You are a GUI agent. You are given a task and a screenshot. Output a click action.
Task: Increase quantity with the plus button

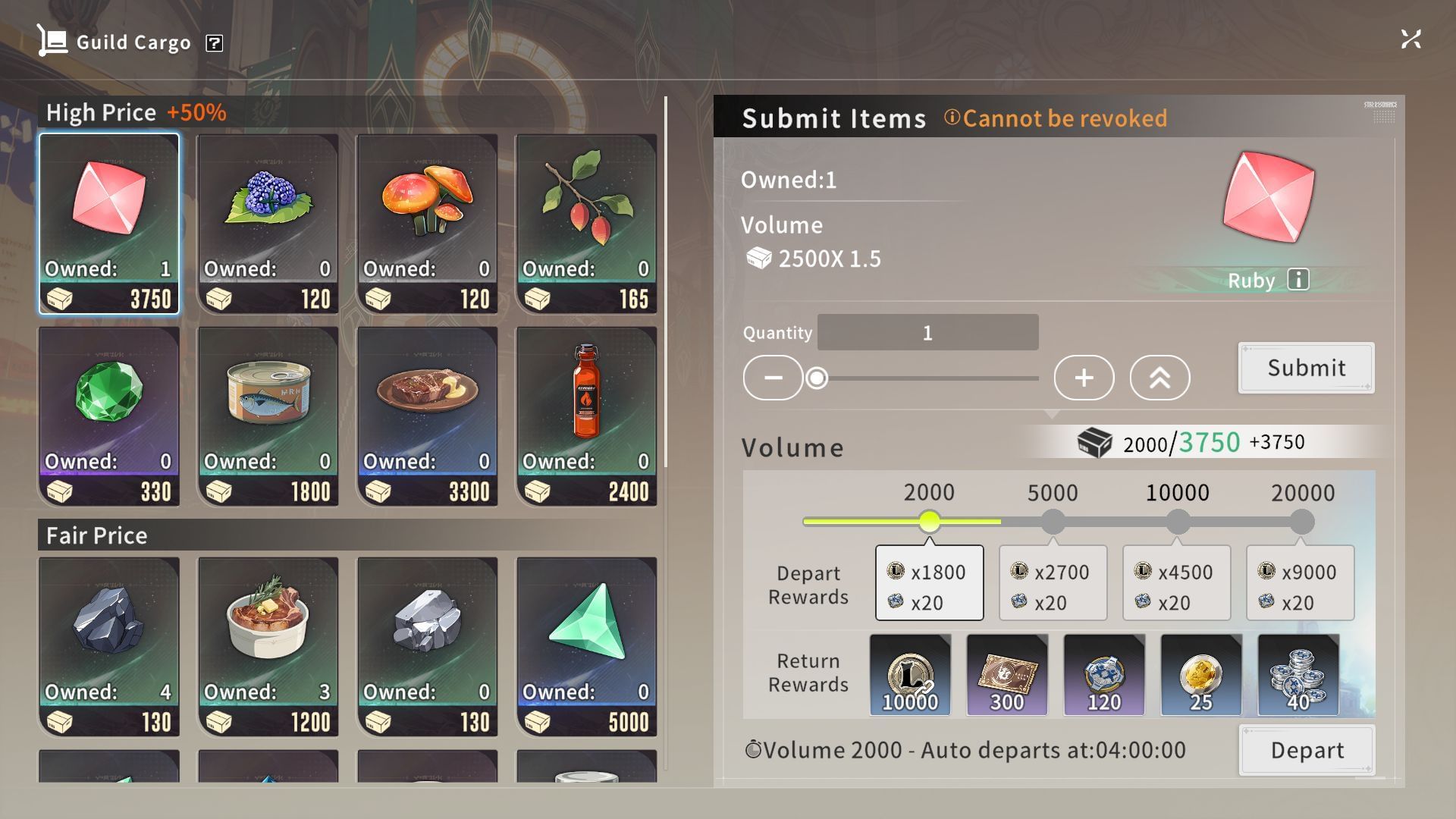[x=1084, y=378]
